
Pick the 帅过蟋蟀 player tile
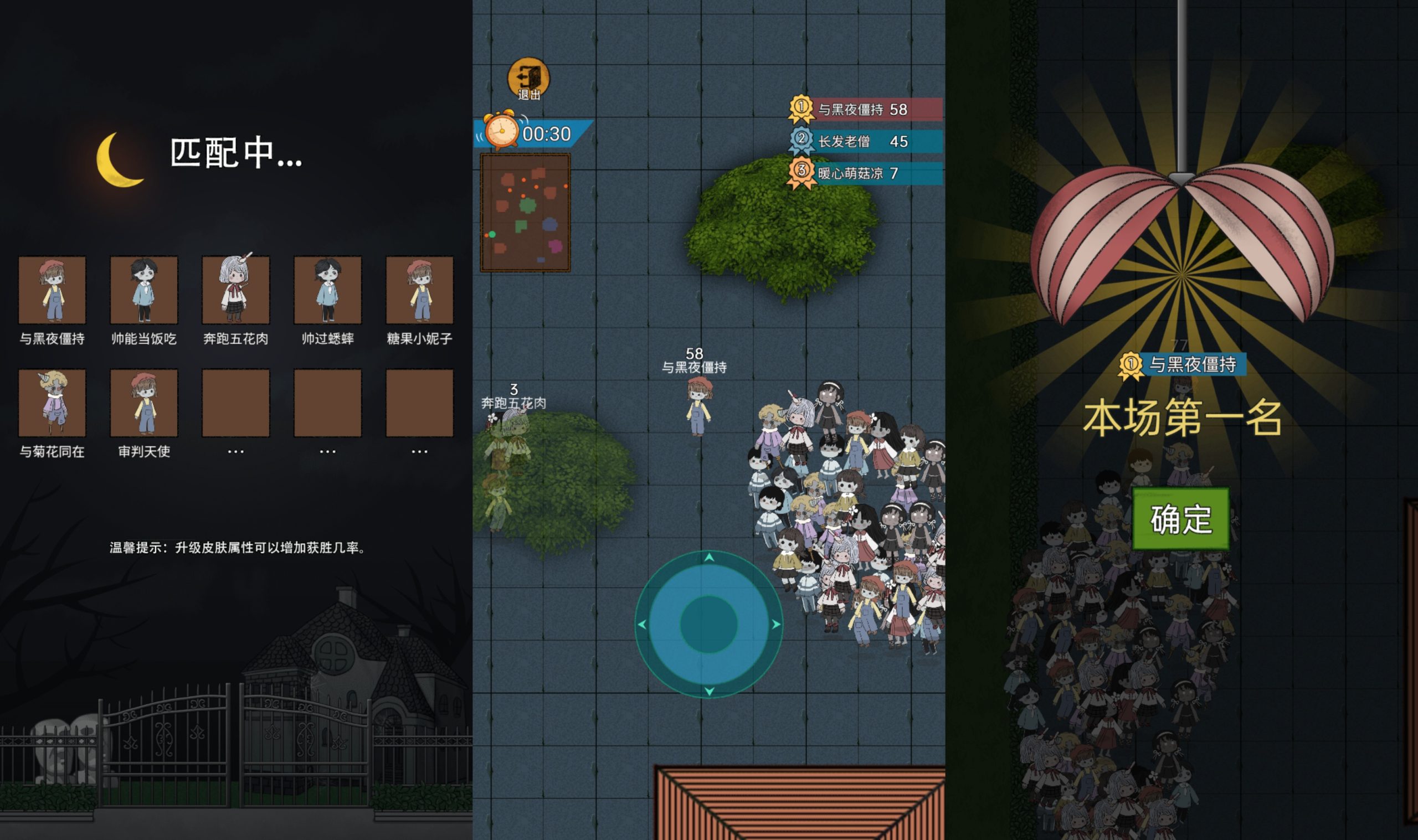click(x=328, y=290)
